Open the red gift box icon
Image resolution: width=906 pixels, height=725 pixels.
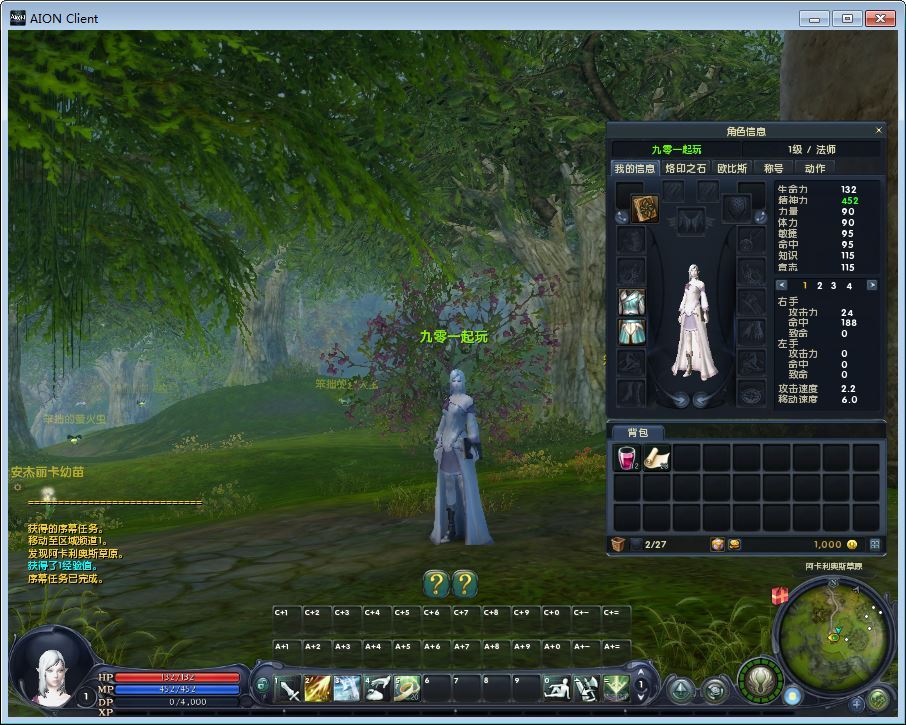[x=780, y=596]
